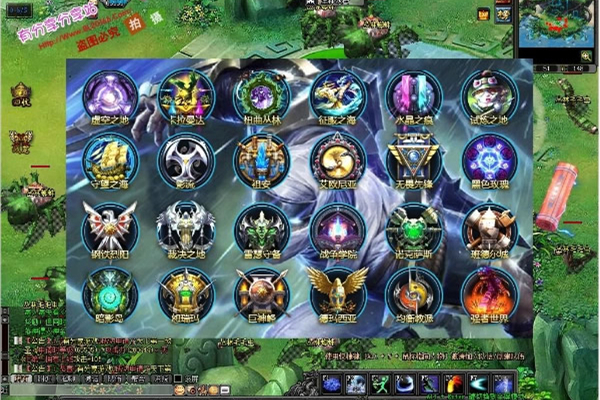Pick the 艾欧尼亚 region emblem
This screenshot has height=400, width=600.
[338, 160]
